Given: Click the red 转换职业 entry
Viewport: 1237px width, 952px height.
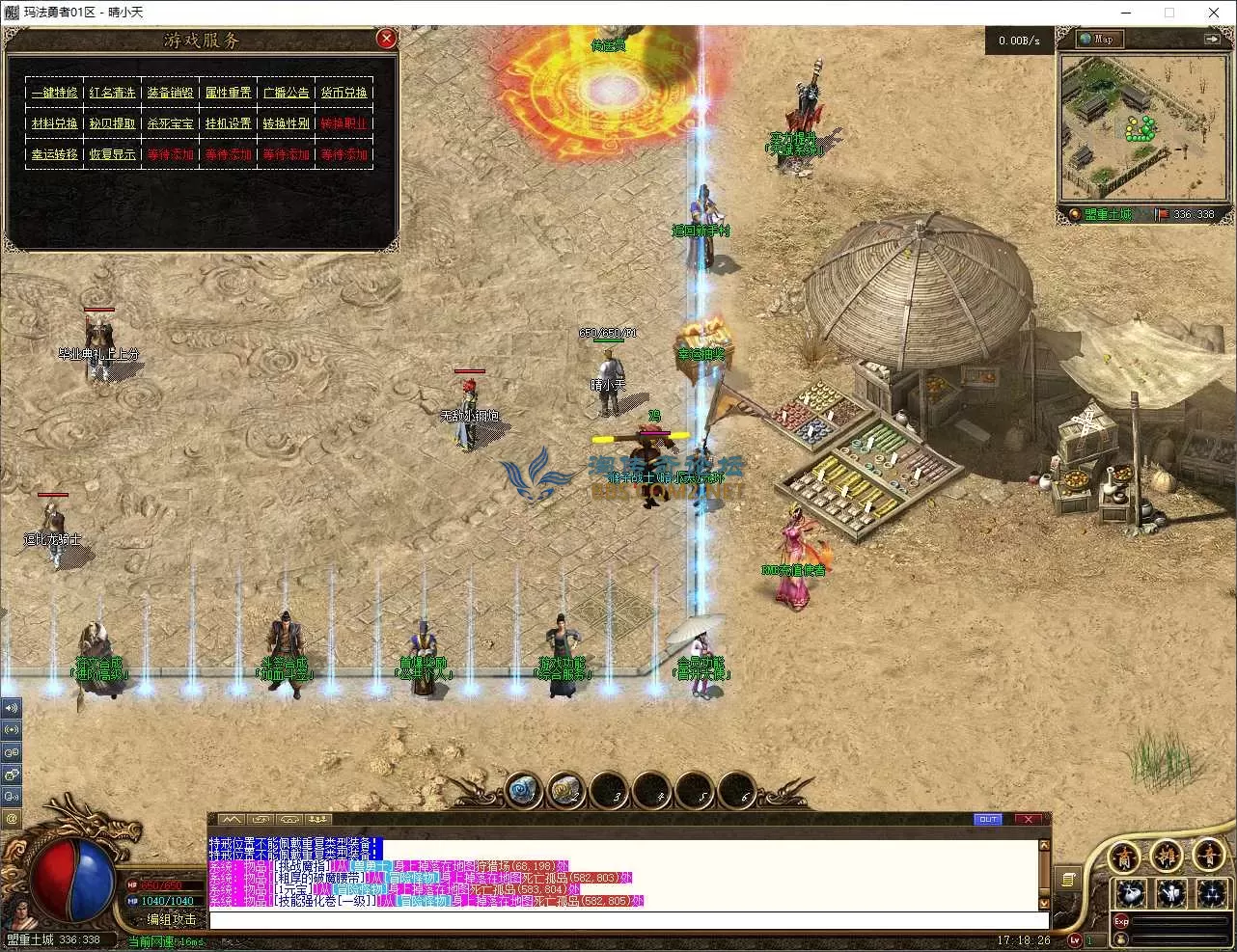Looking at the screenshot, I should point(344,123).
